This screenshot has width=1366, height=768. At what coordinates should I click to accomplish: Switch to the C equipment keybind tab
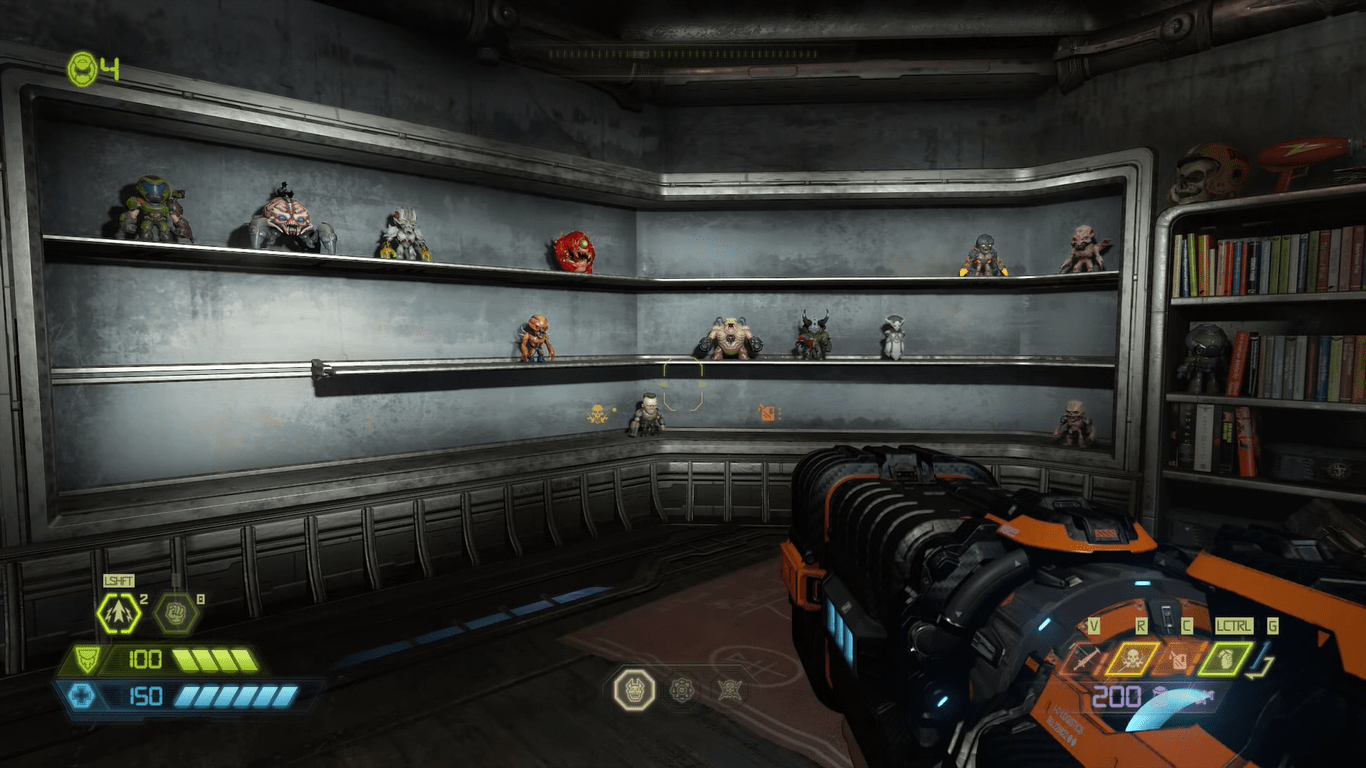(1186, 625)
